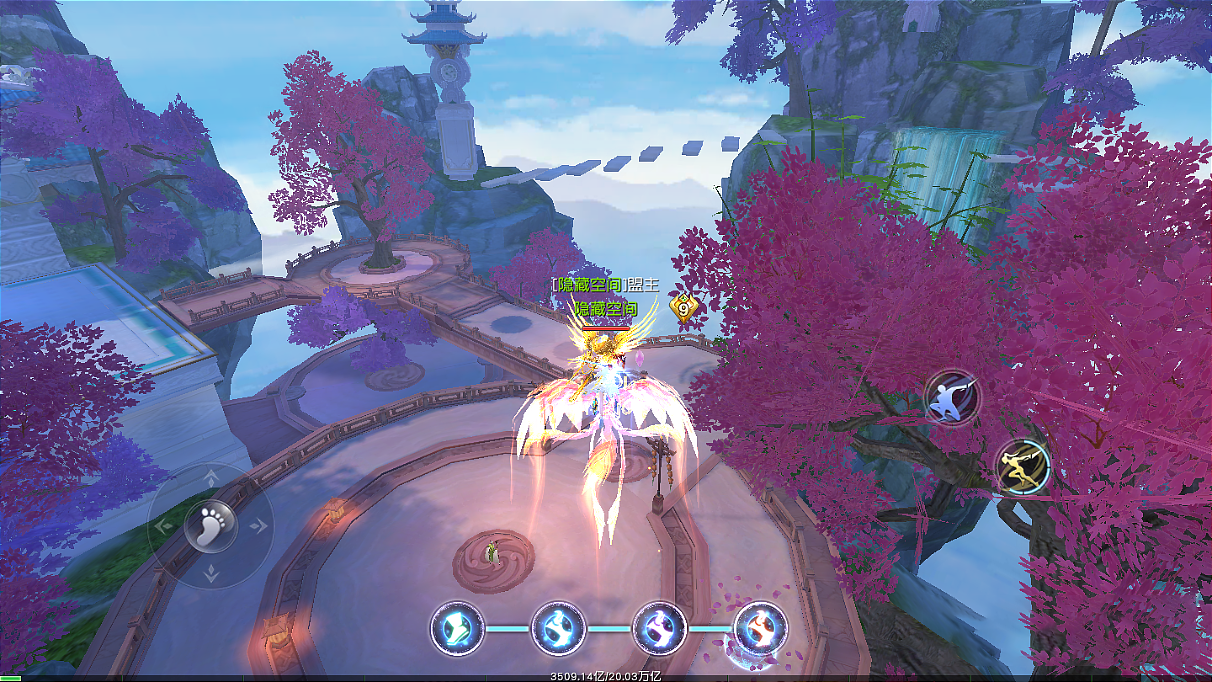Activate the golden sprinting figure skill
1212x682 pixels.
[1023, 466]
